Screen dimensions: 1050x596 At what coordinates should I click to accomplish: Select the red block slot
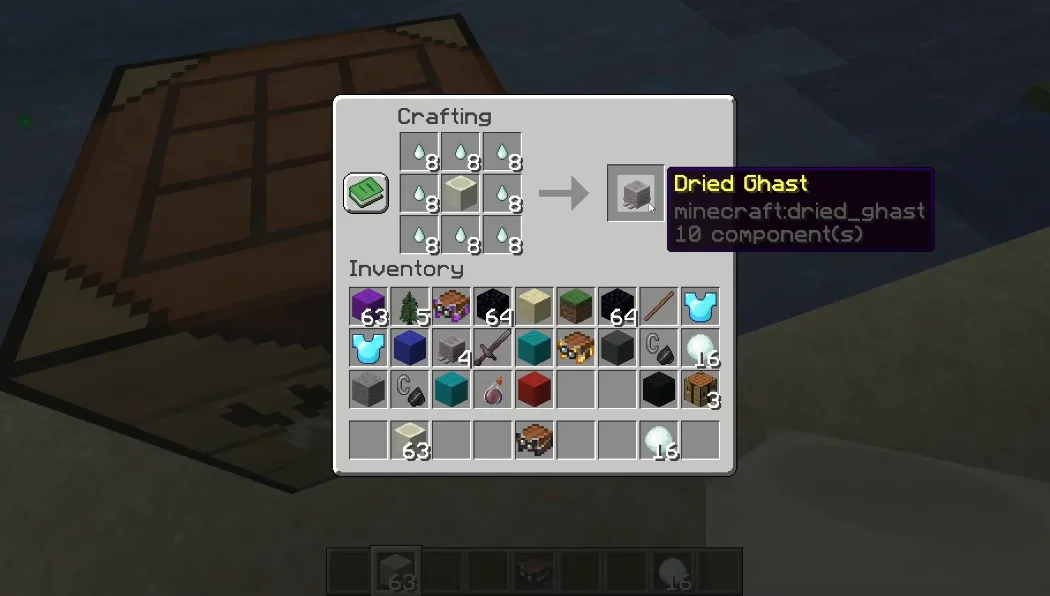[534, 389]
